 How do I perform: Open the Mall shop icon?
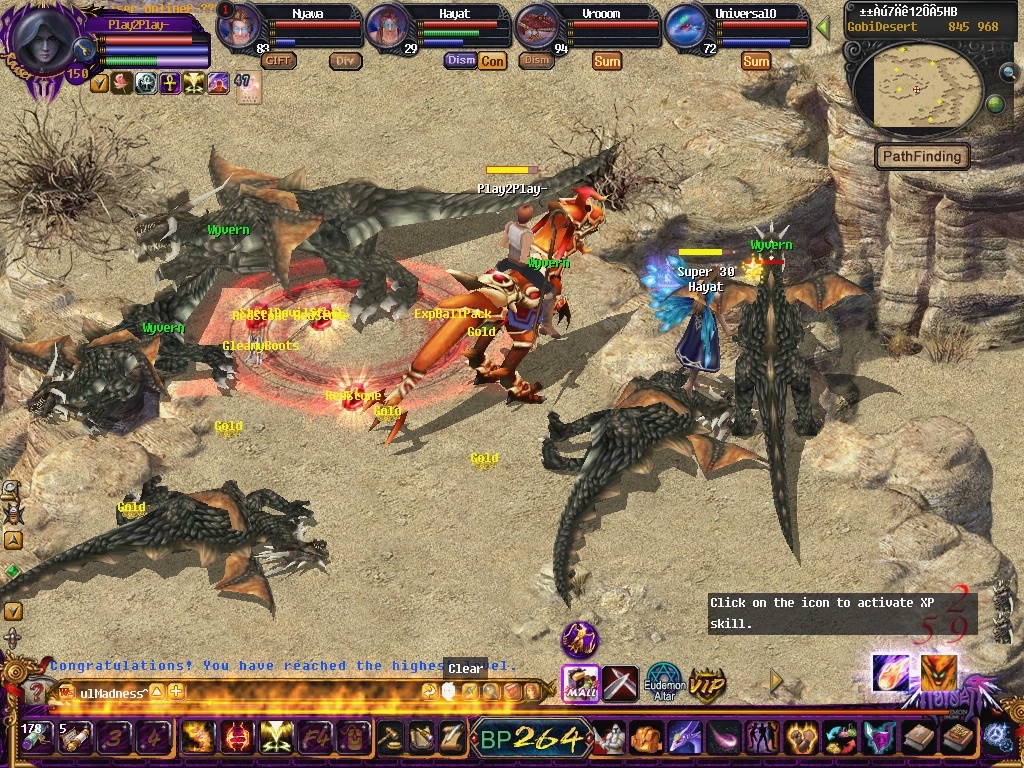click(x=580, y=682)
